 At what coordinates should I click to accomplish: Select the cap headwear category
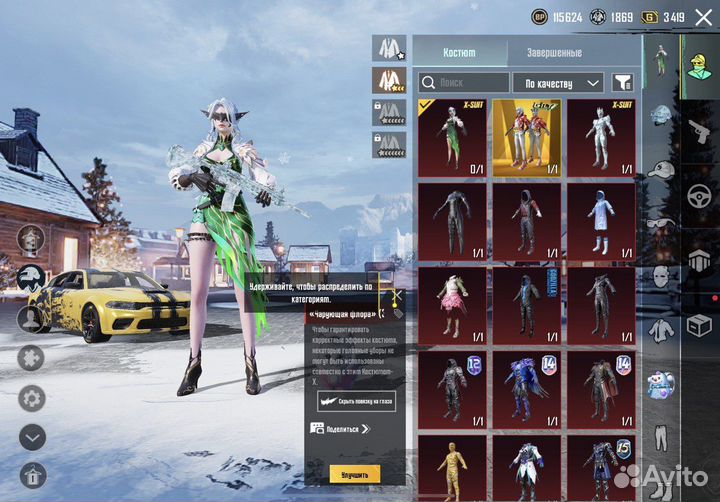point(658,169)
